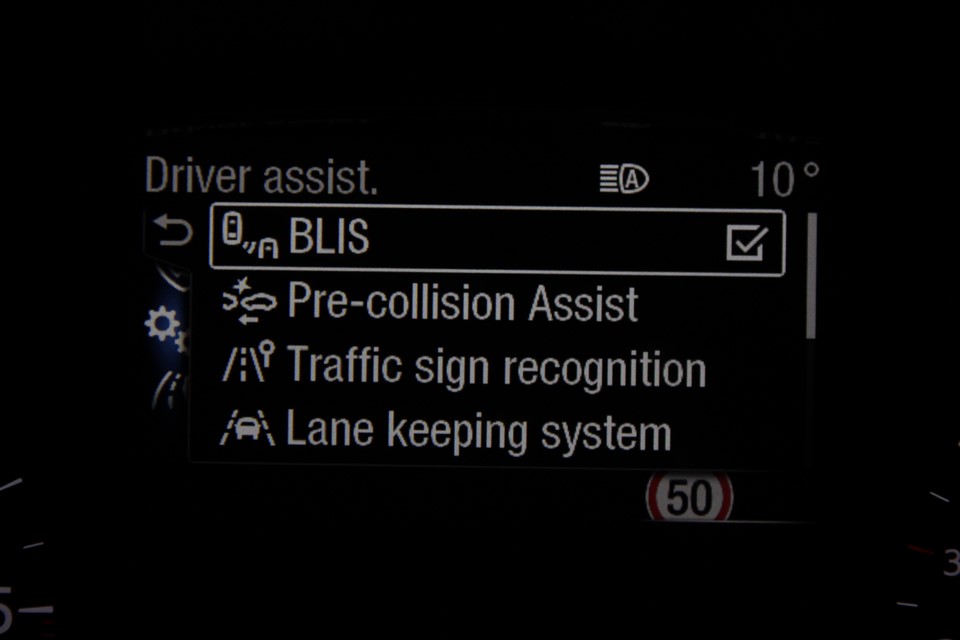
Task: Open Pre-collision Assist settings
Action: (462, 303)
